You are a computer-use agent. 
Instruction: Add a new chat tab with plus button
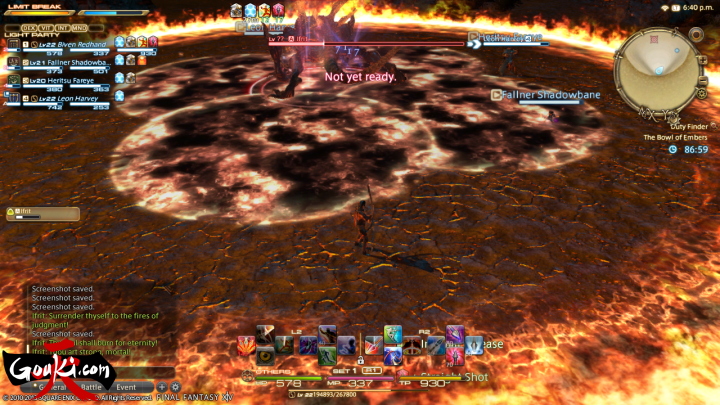click(x=161, y=387)
